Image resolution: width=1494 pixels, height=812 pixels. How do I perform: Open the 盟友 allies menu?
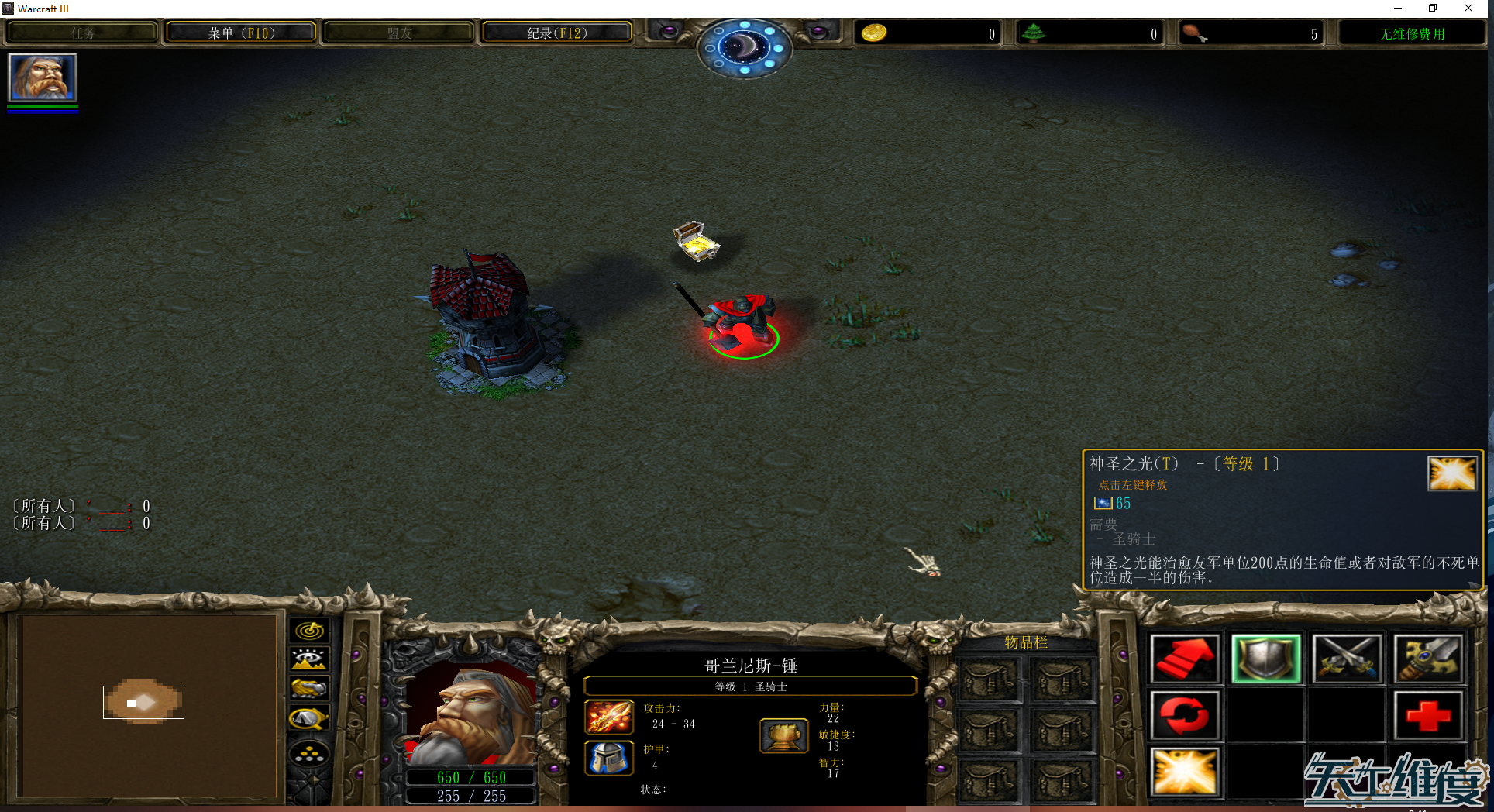[399, 33]
